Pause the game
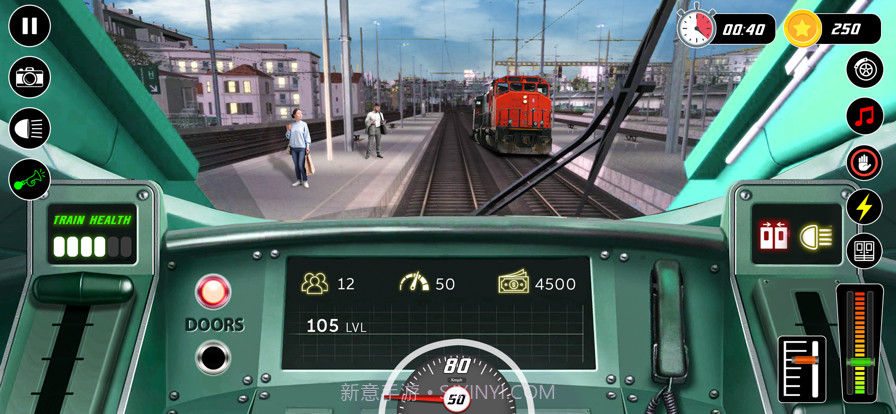 click(30, 26)
